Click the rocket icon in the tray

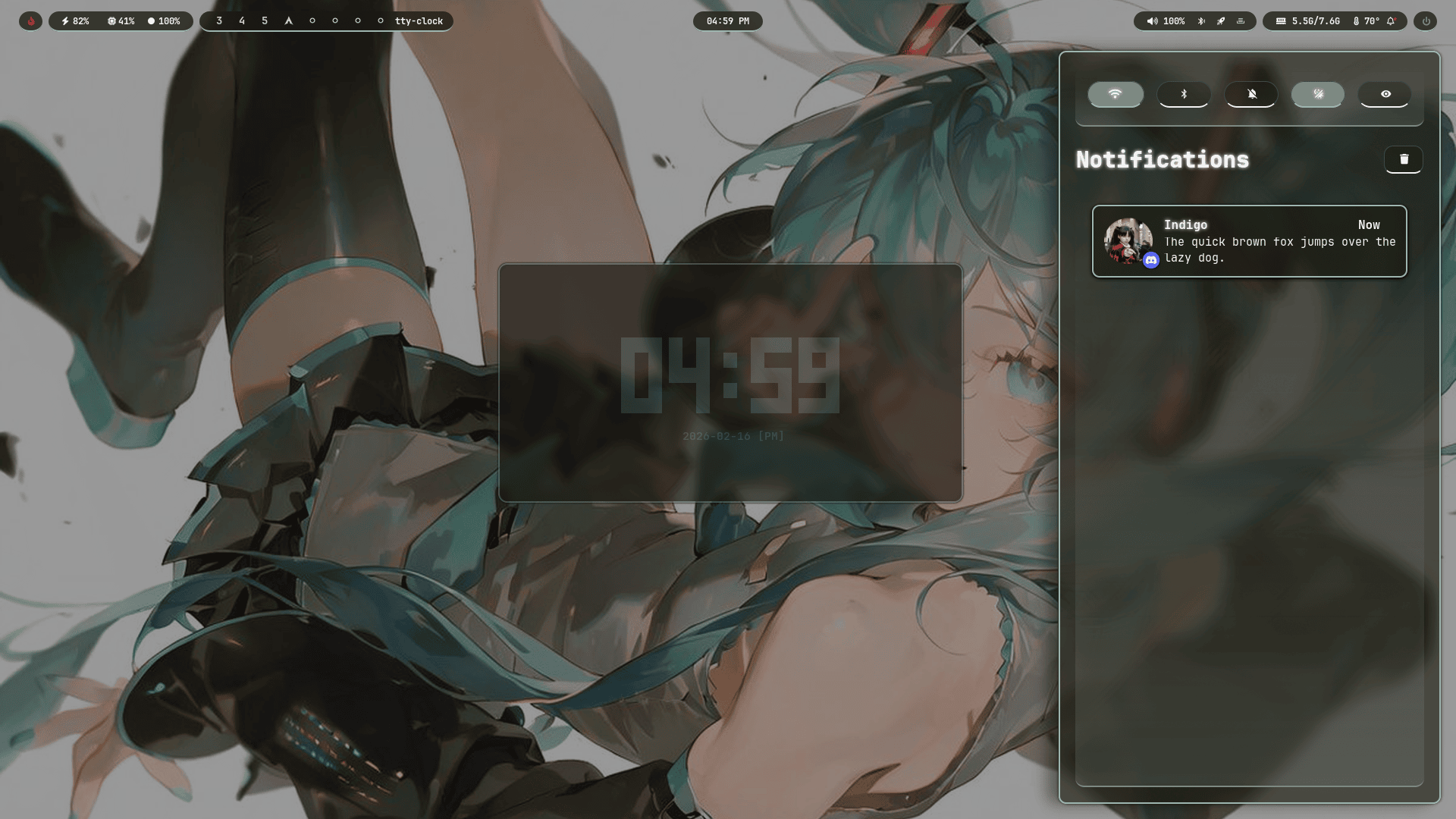click(x=1221, y=20)
